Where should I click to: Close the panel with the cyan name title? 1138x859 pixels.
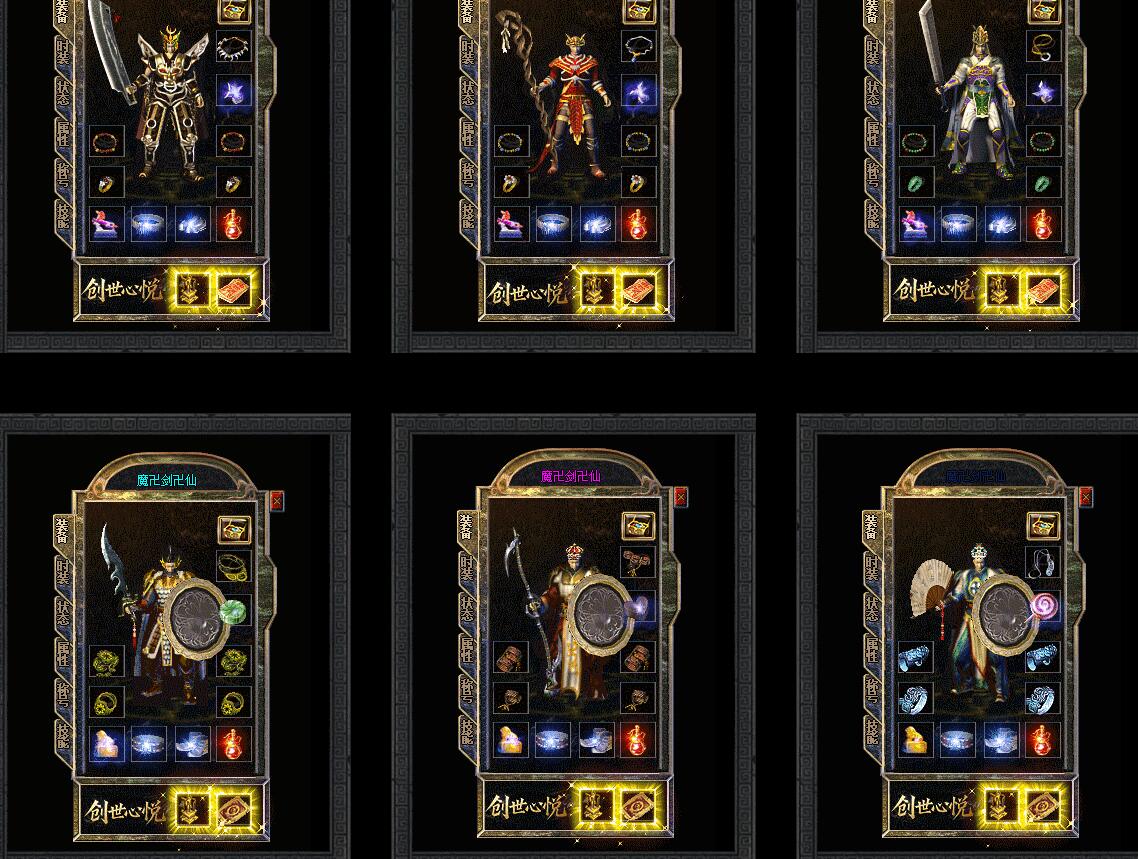(277, 501)
